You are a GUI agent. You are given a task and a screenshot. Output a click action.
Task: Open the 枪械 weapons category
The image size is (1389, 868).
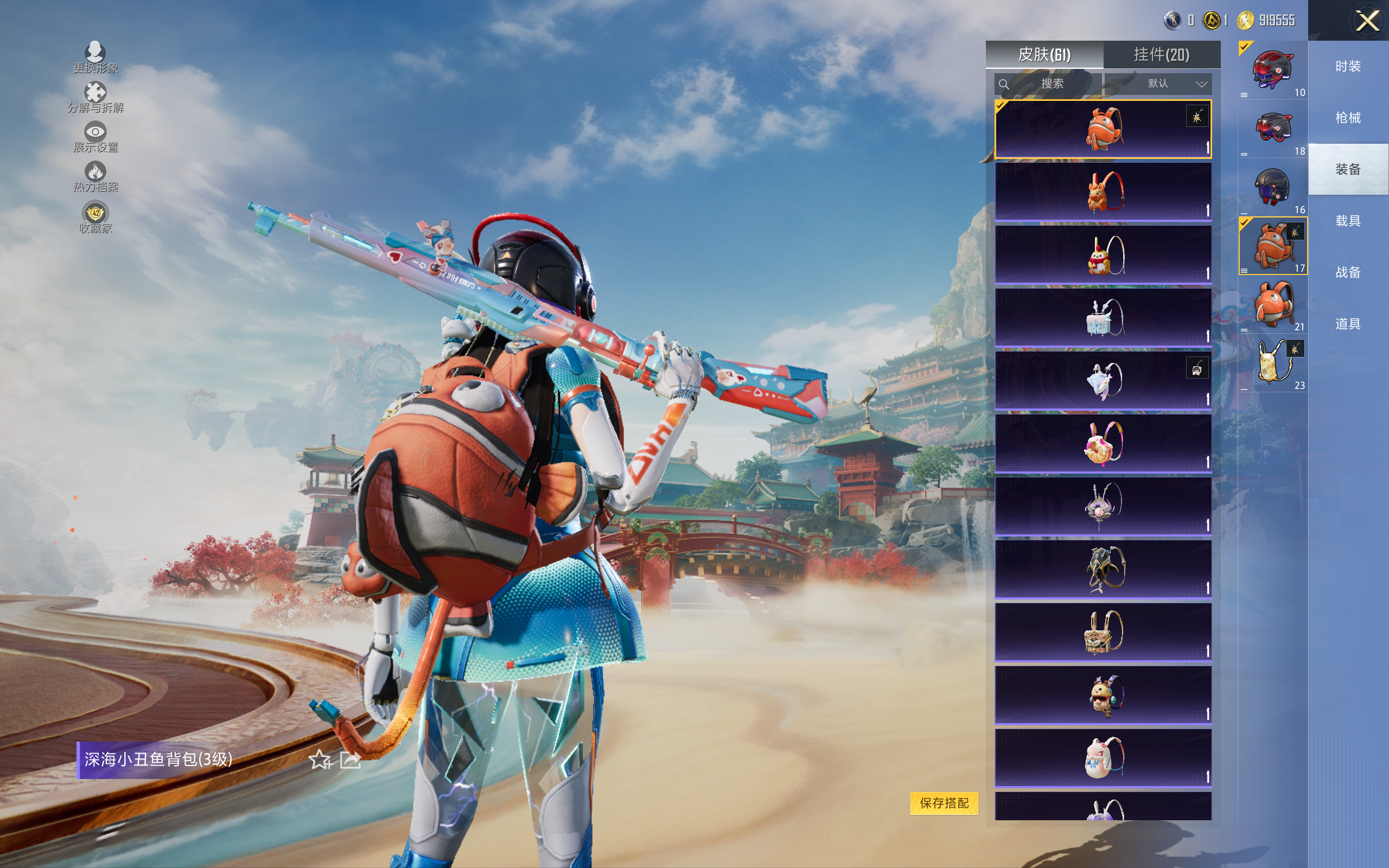pyautogui.click(x=1348, y=118)
